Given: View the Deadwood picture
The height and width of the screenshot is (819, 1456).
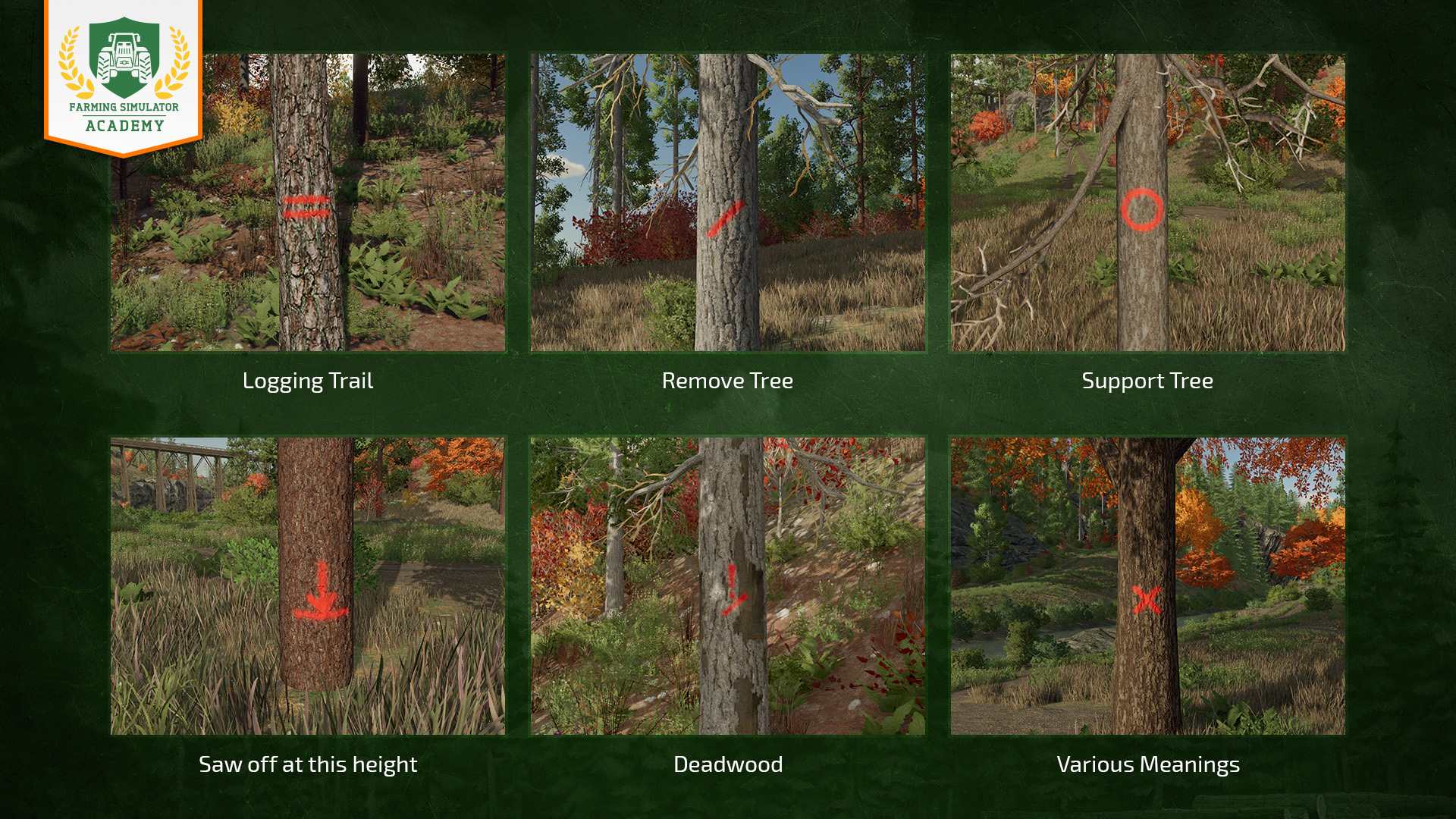Looking at the screenshot, I should (x=728, y=585).
